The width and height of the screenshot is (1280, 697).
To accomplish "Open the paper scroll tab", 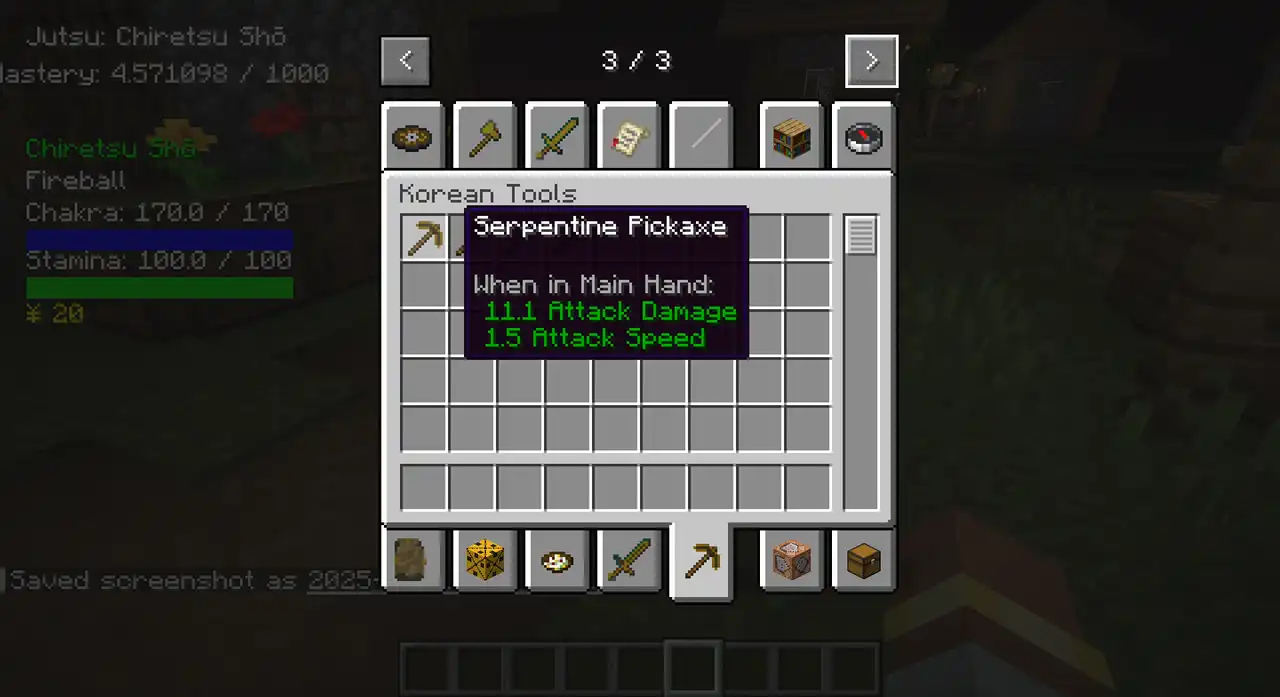I will point(628,137).
